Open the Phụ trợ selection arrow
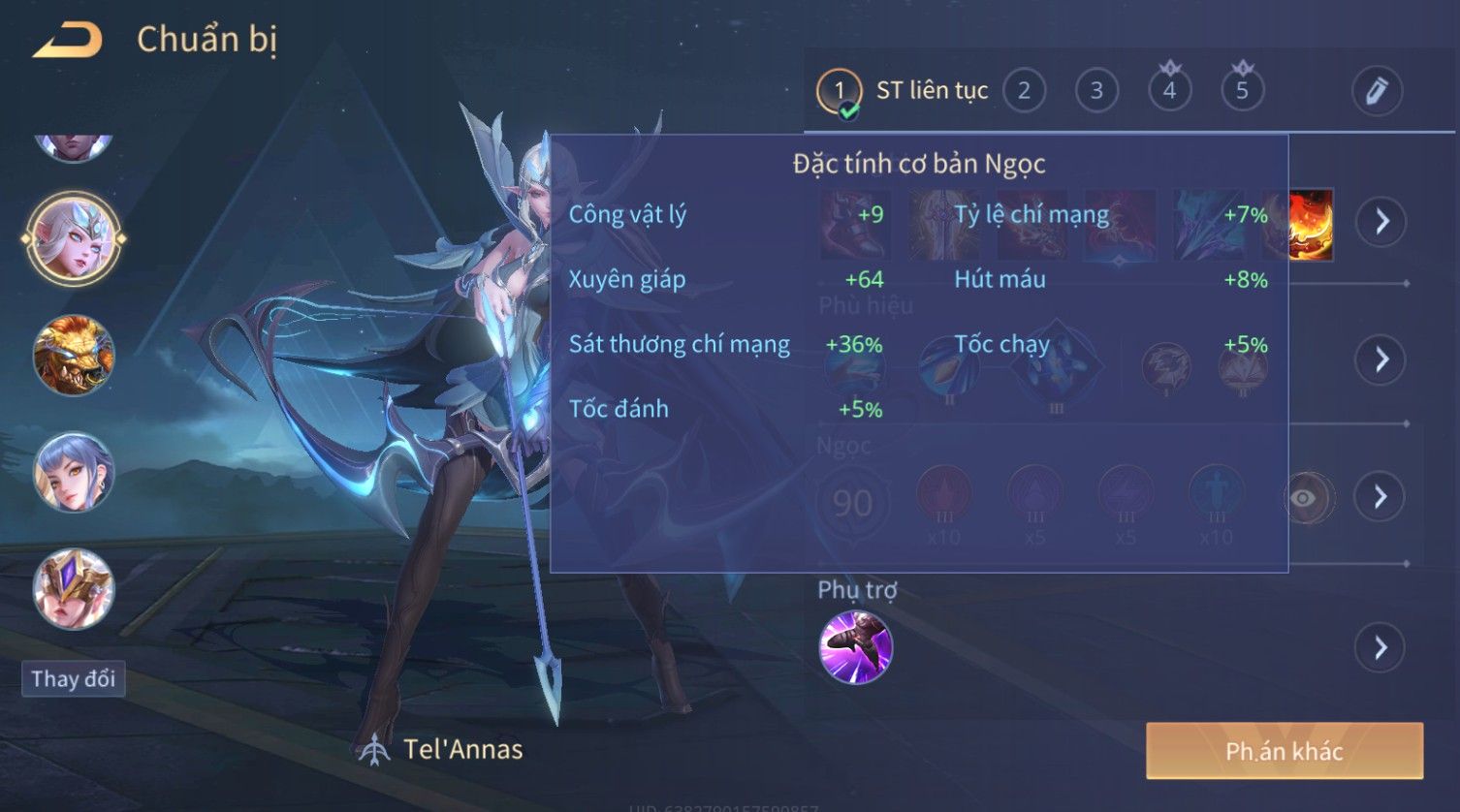 1381,647
